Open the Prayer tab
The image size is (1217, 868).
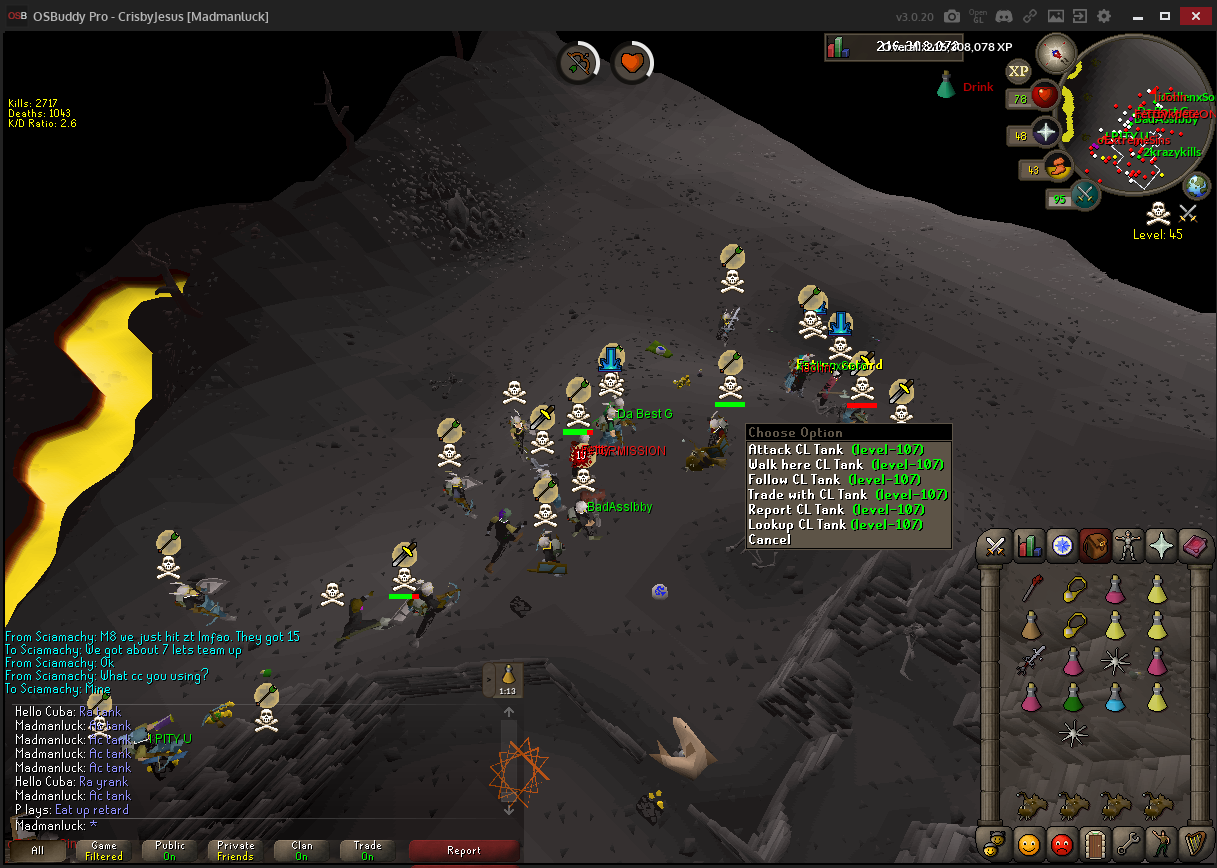pyautogui.click(x=1161, y=546)
